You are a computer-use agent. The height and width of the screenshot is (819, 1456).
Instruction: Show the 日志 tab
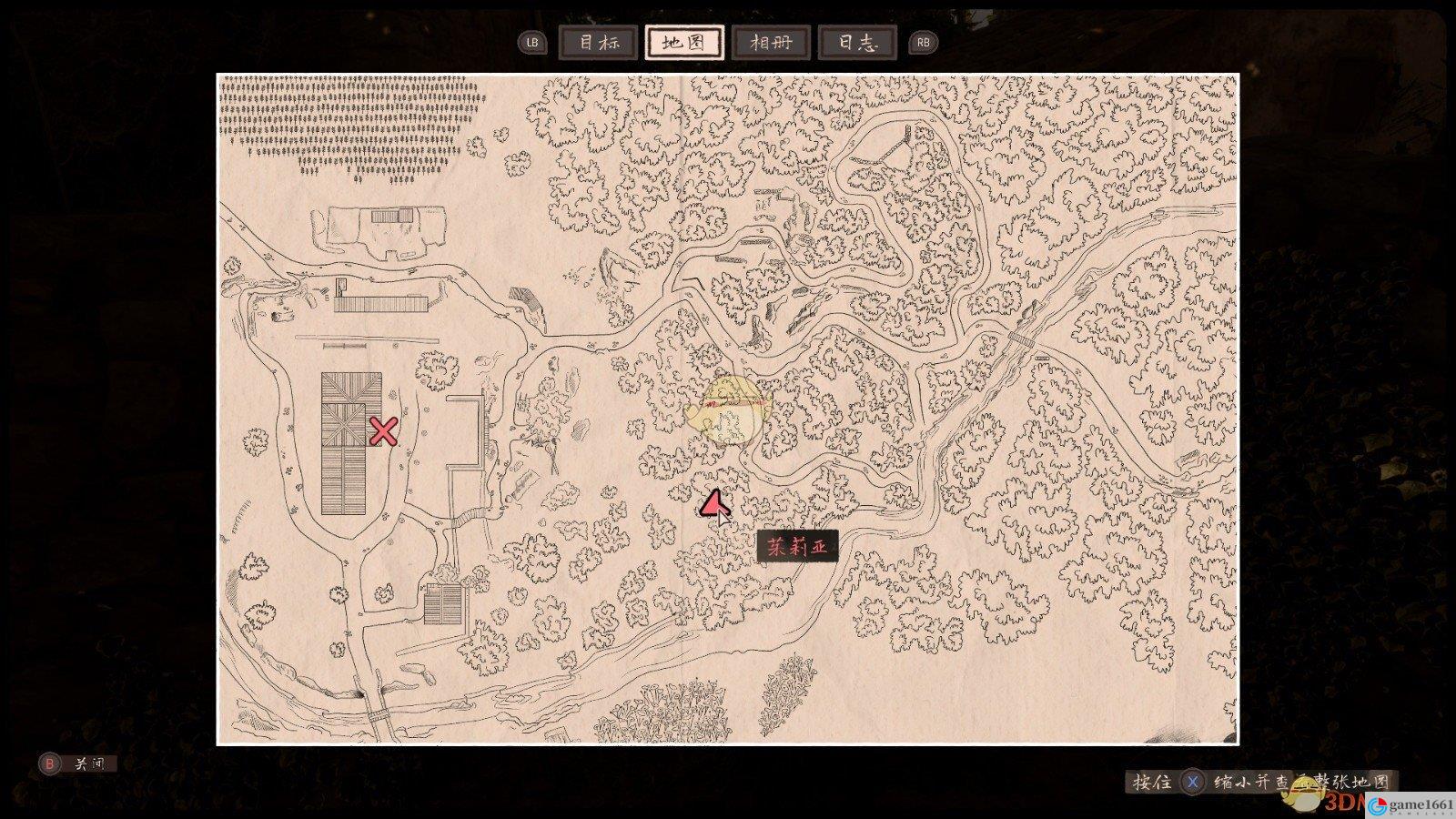856,43
